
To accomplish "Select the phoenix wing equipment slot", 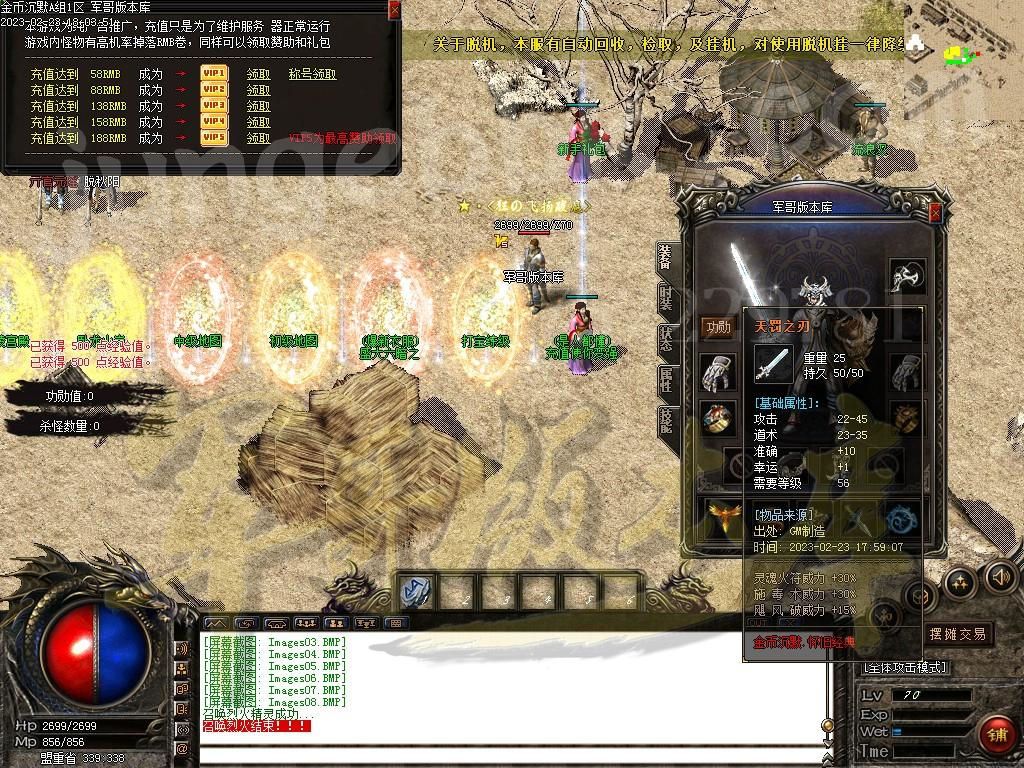I will coord(720,518).
